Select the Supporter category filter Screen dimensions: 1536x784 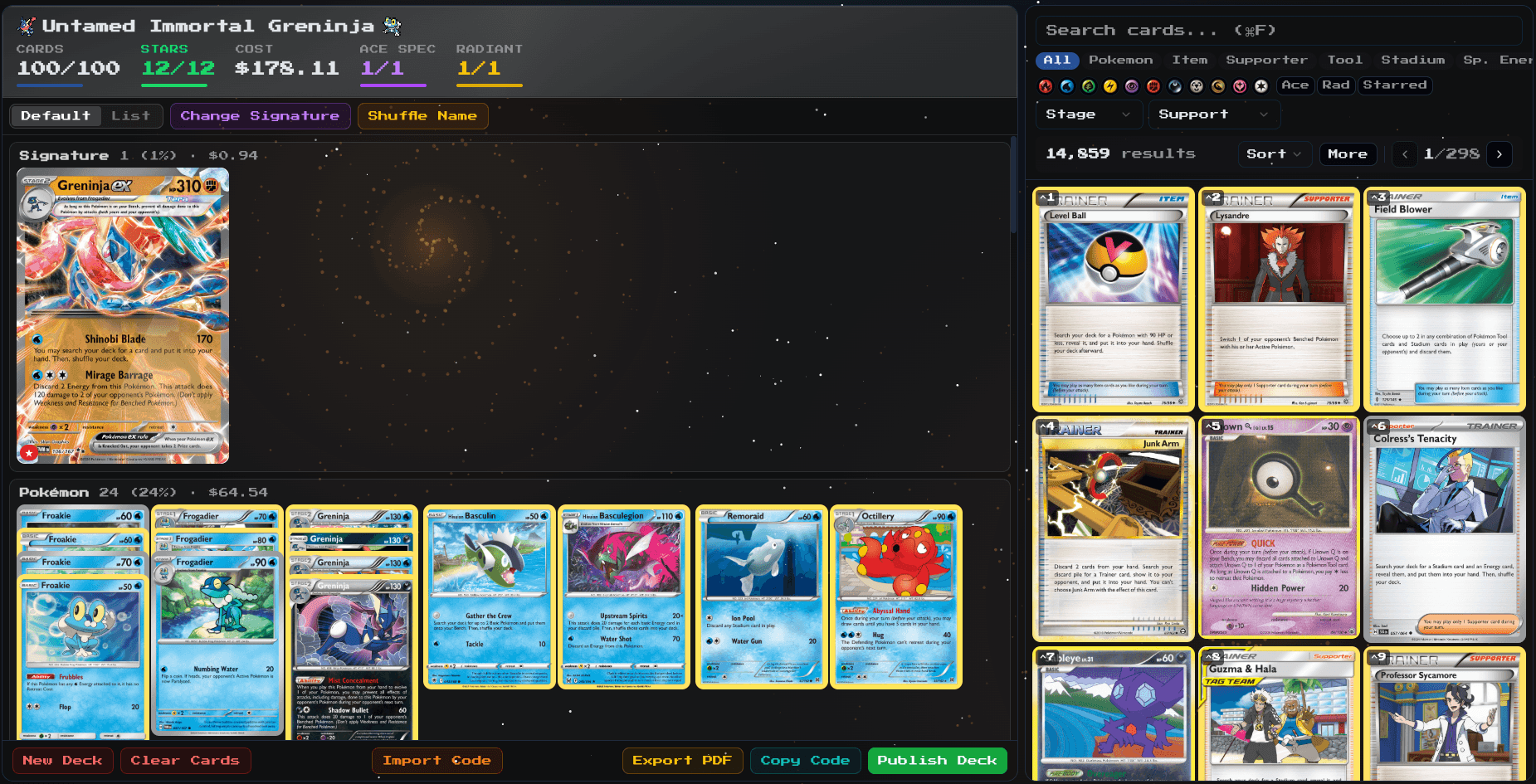1266,59
